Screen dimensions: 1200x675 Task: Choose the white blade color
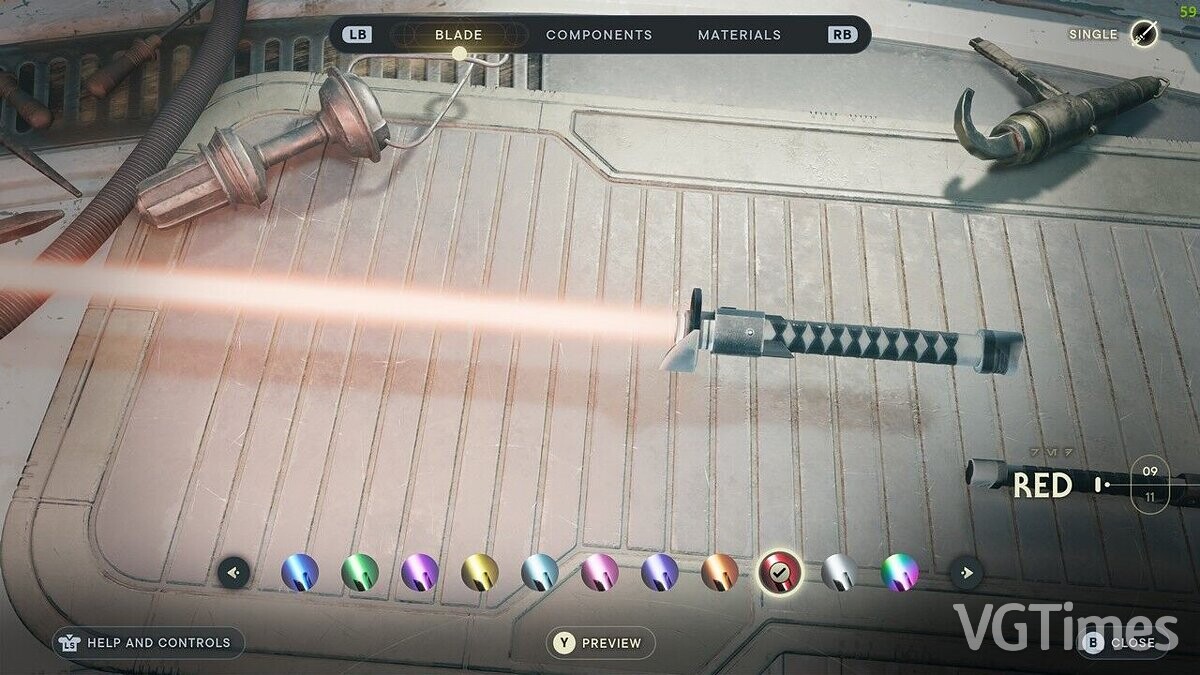[840, 572]
